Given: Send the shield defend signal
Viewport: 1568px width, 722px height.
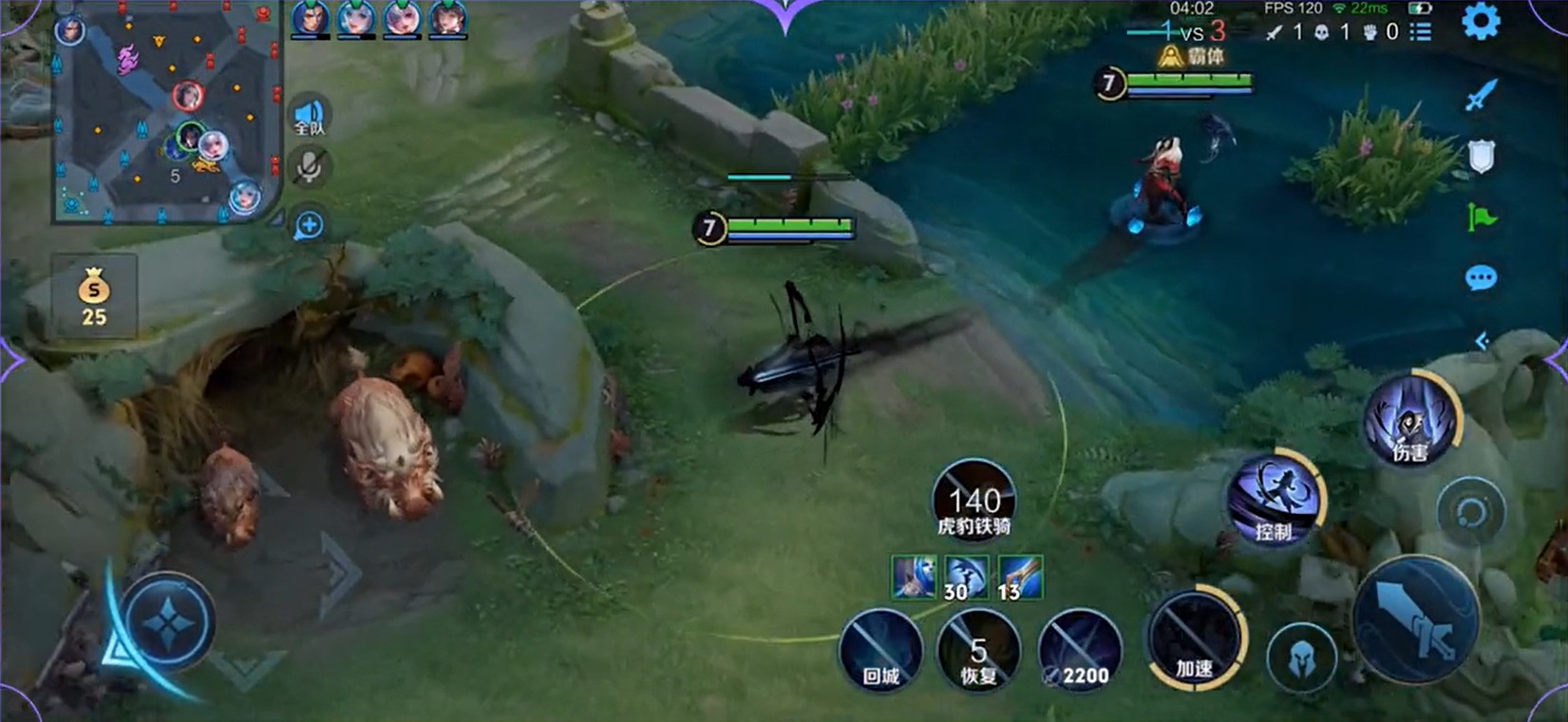Looking at the screenshot, I should pyautogui.click(x=1481, y=157).
